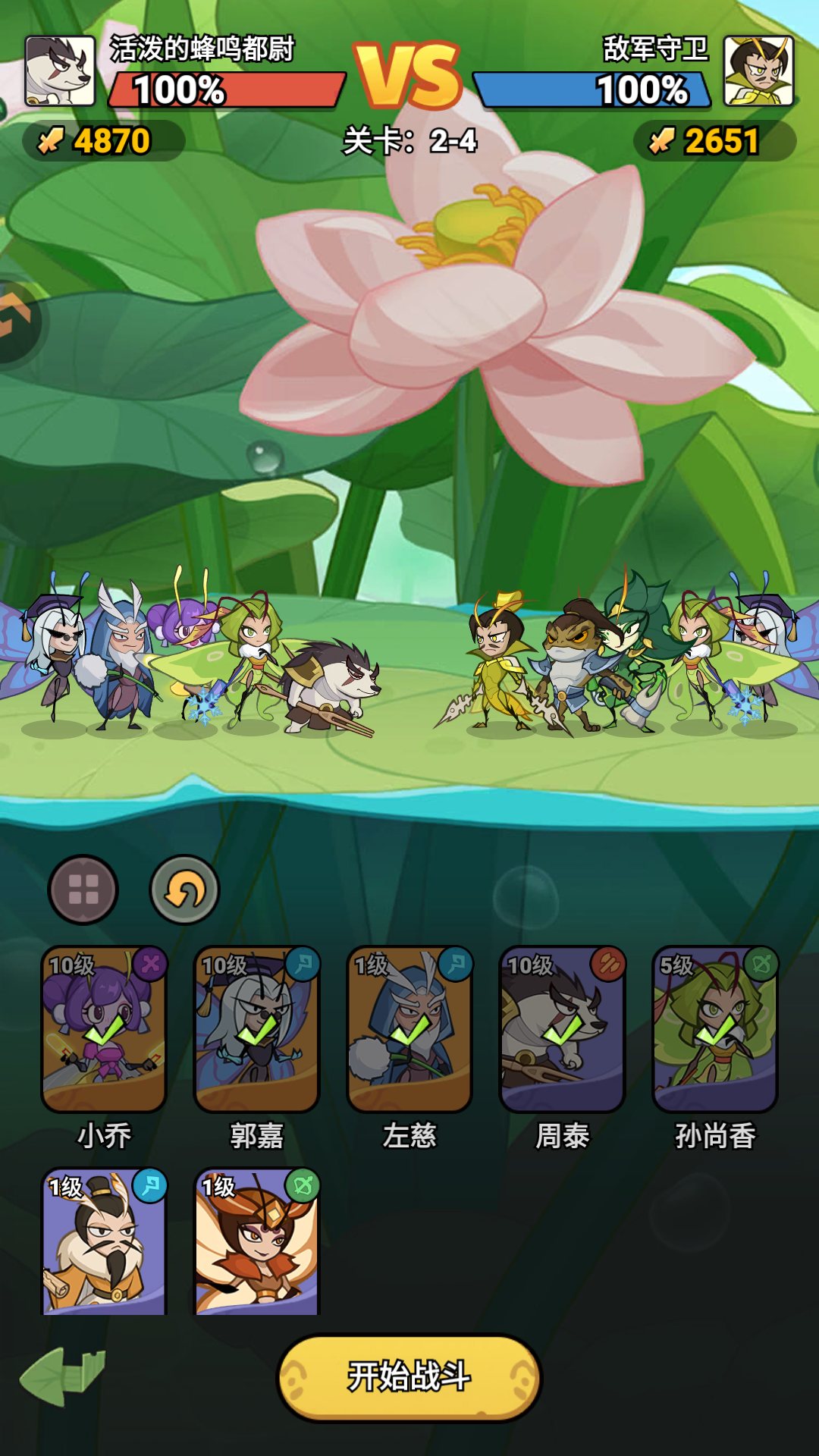Go back with the green arrow
The height and width of the screenshot is (1456, 819).
[x=62, y=1375]
